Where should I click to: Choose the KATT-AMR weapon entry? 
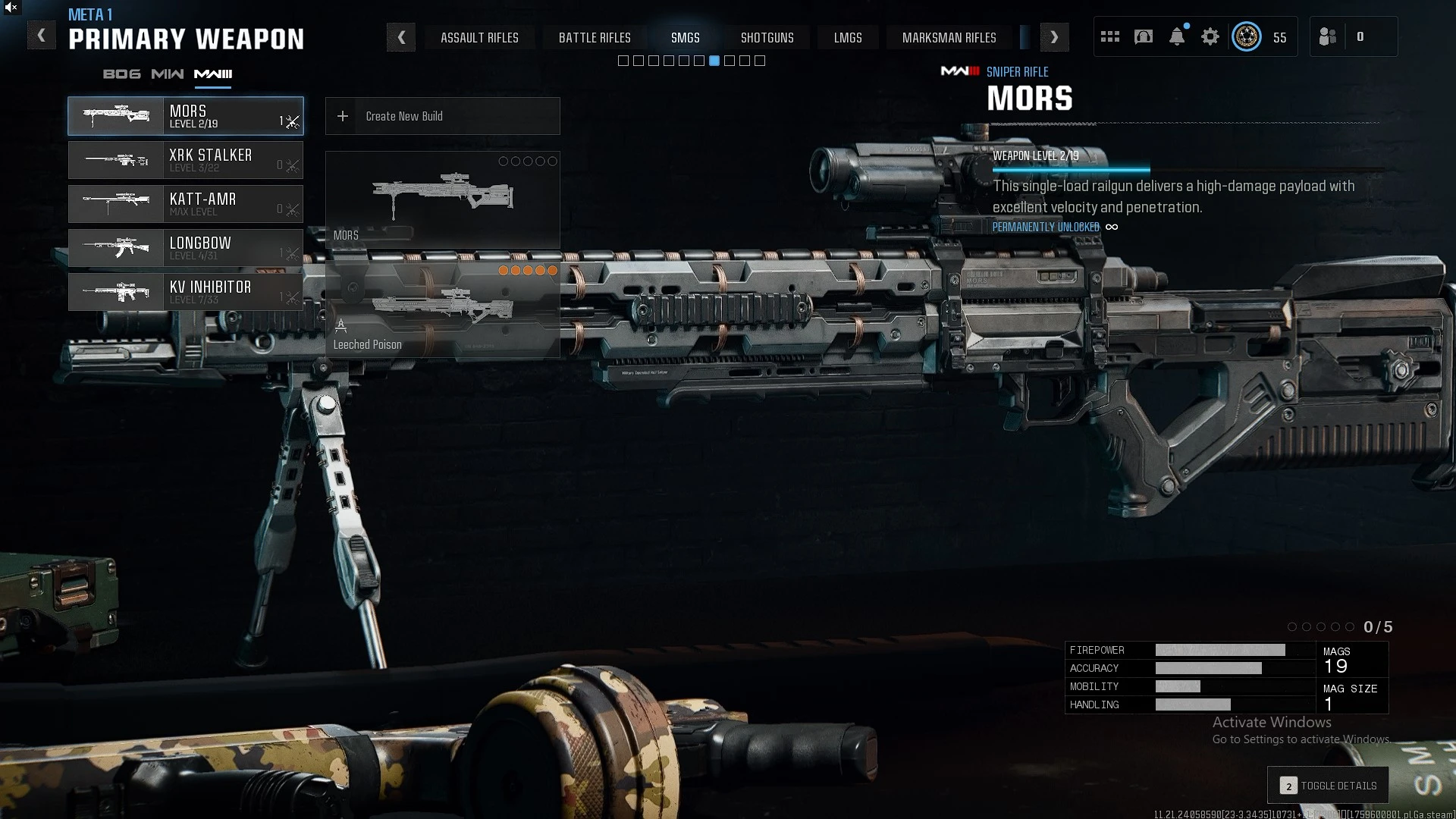[x=186, y=204]
